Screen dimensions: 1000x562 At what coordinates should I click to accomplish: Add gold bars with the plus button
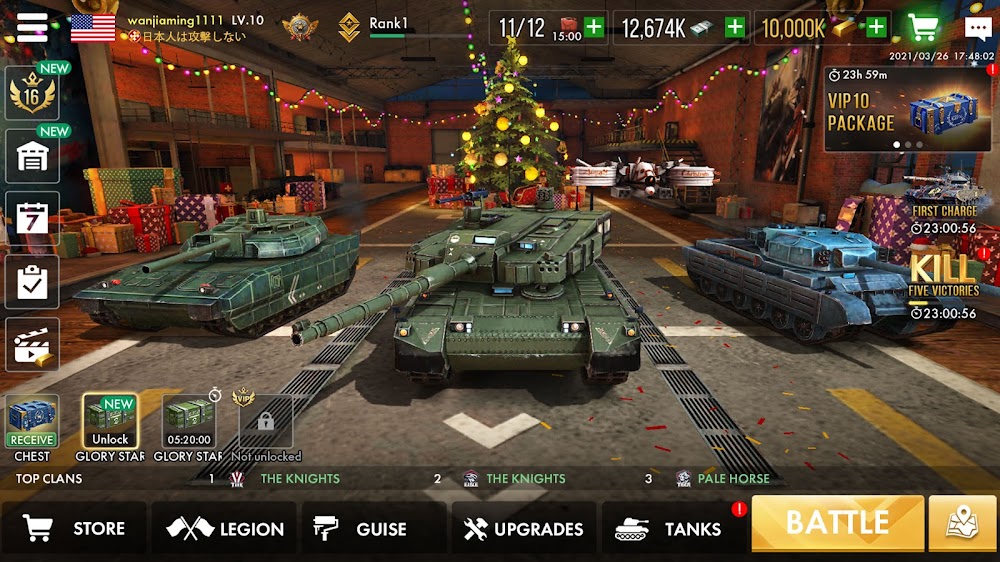[x=877, y=27]
